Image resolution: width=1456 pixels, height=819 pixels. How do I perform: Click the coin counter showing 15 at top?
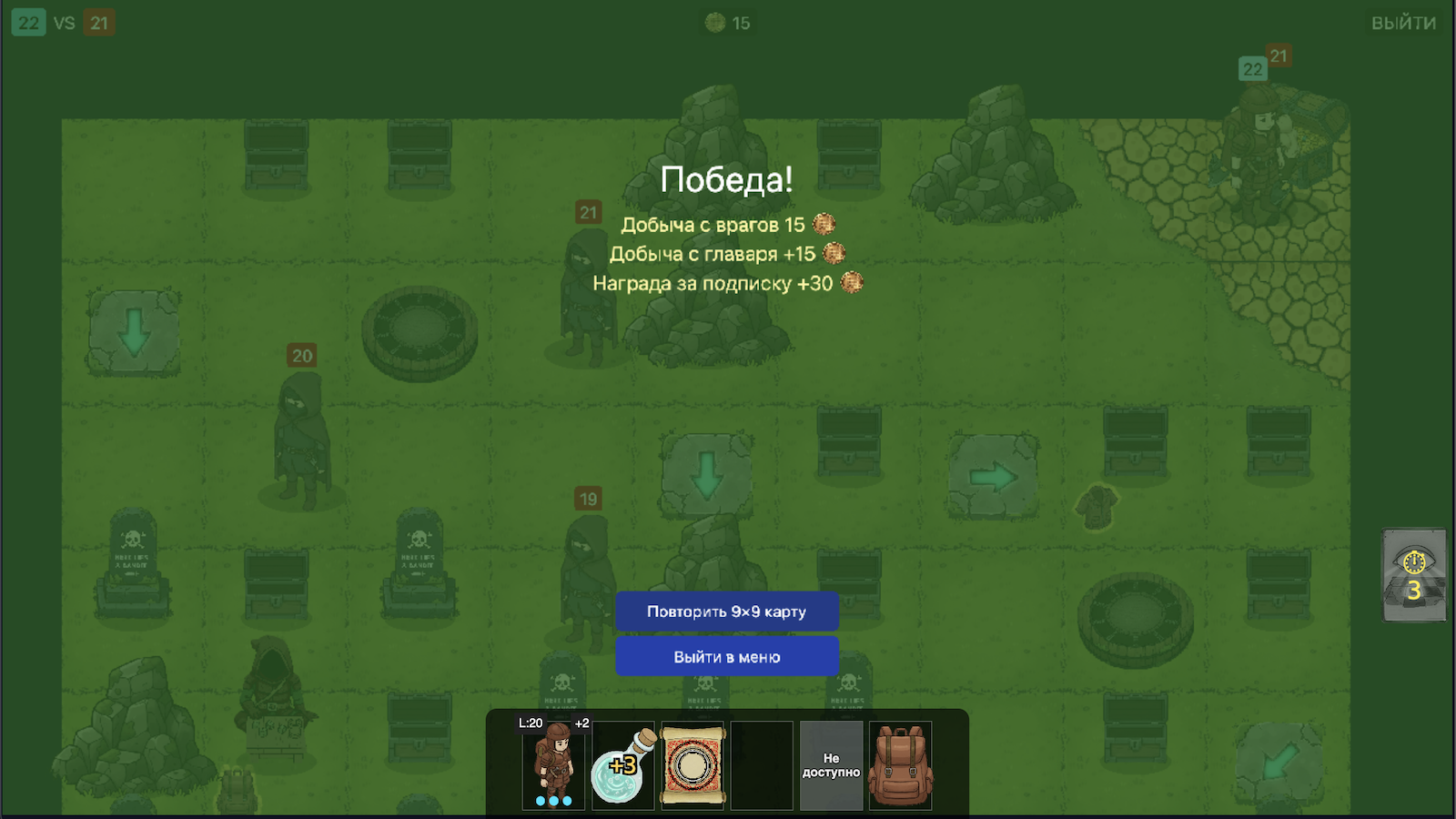(x=728, y=22)
